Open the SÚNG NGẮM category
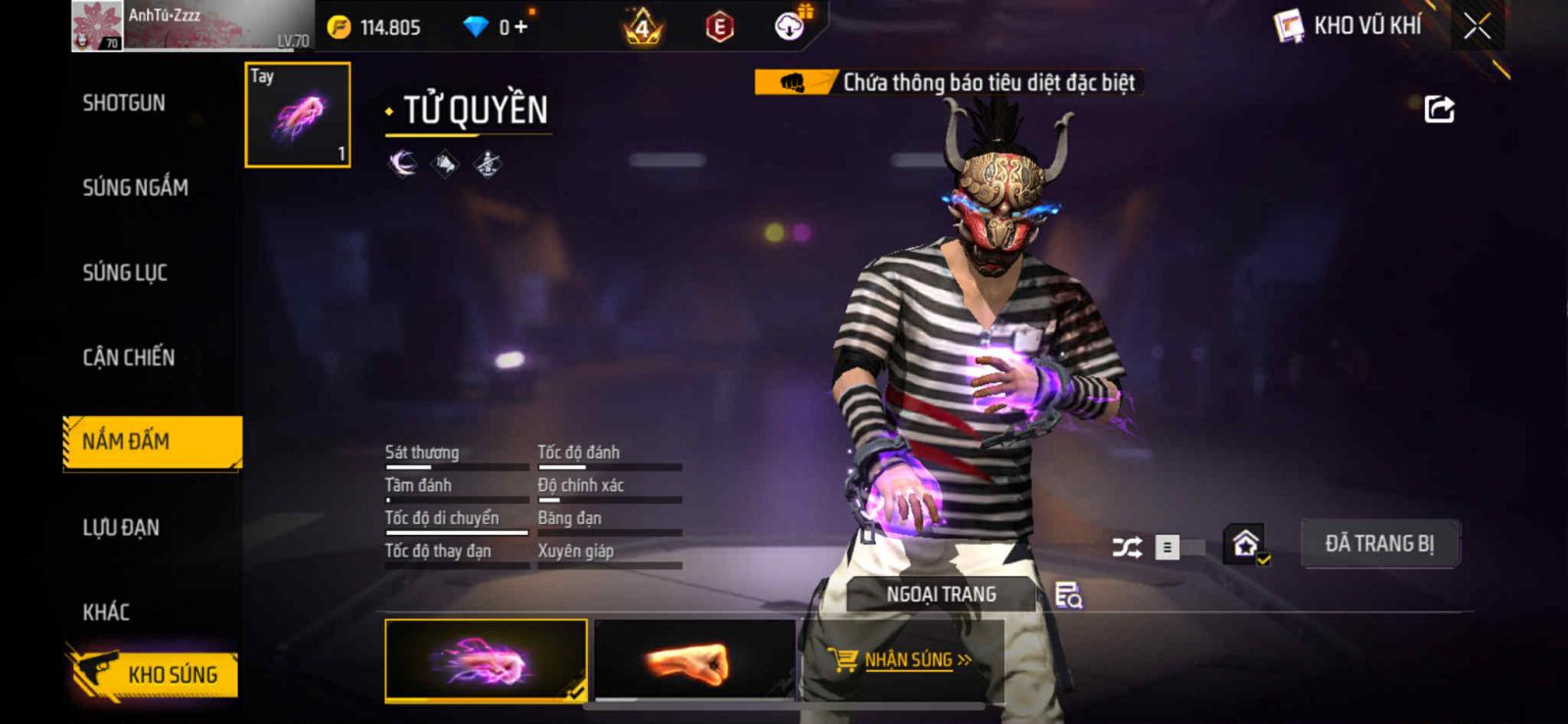 coord(135,187)
